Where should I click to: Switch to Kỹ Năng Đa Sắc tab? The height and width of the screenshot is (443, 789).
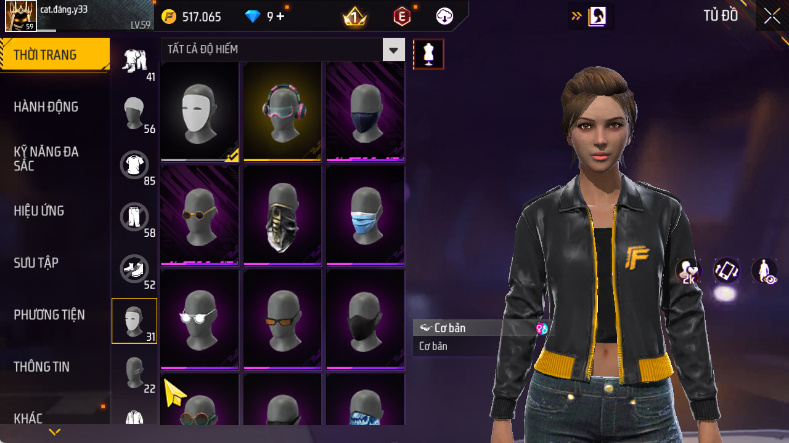click(x=46, y=158)
